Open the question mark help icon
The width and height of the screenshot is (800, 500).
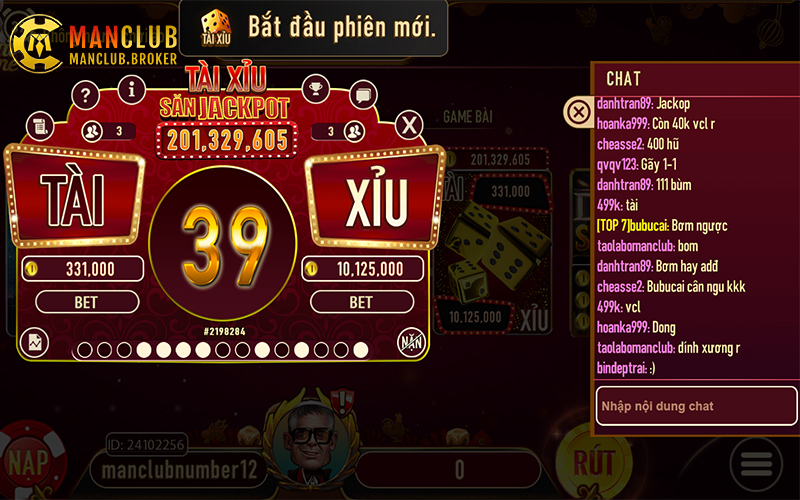87,96
